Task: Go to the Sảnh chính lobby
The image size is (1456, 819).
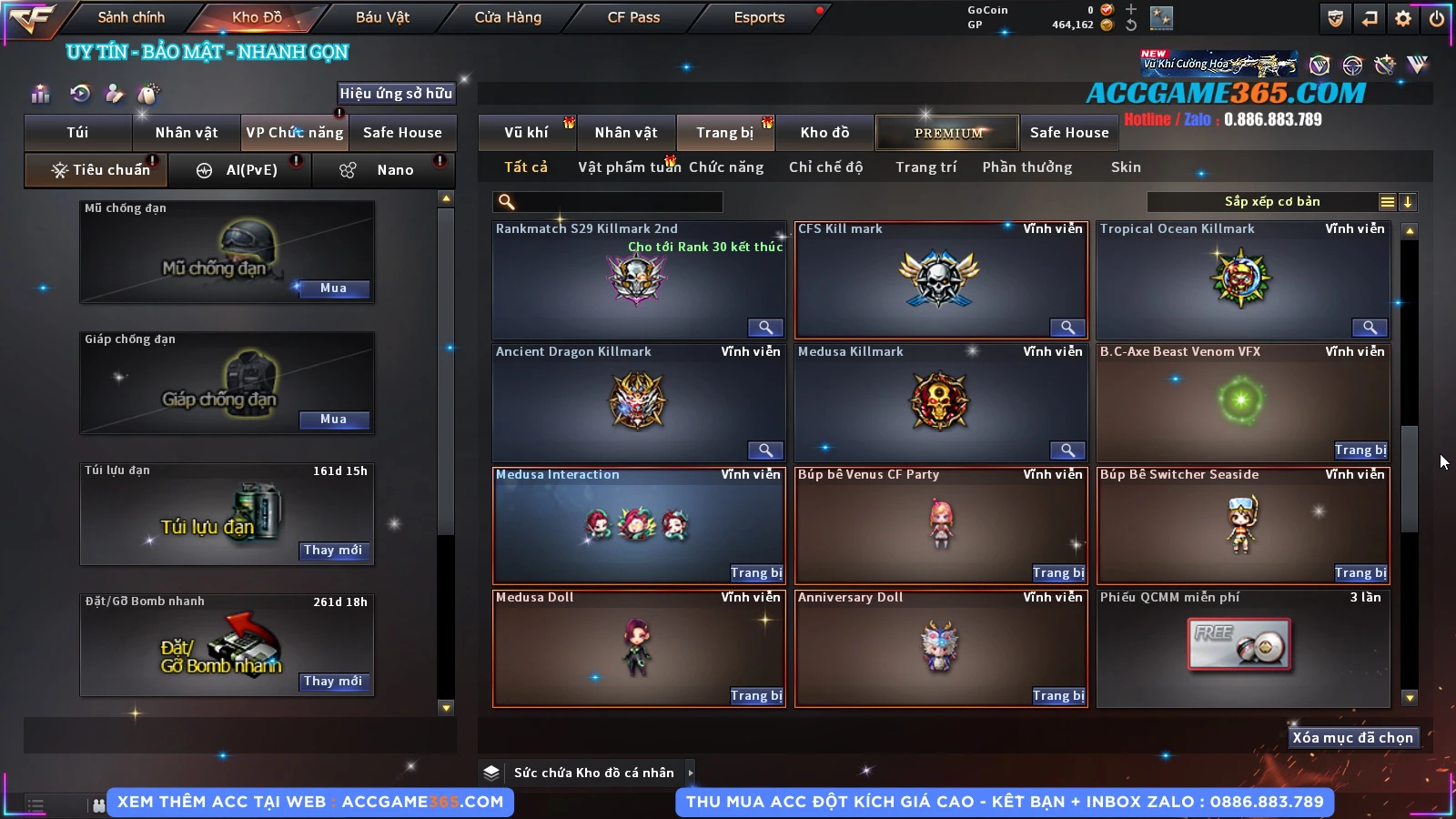Action: click(131, 17)
